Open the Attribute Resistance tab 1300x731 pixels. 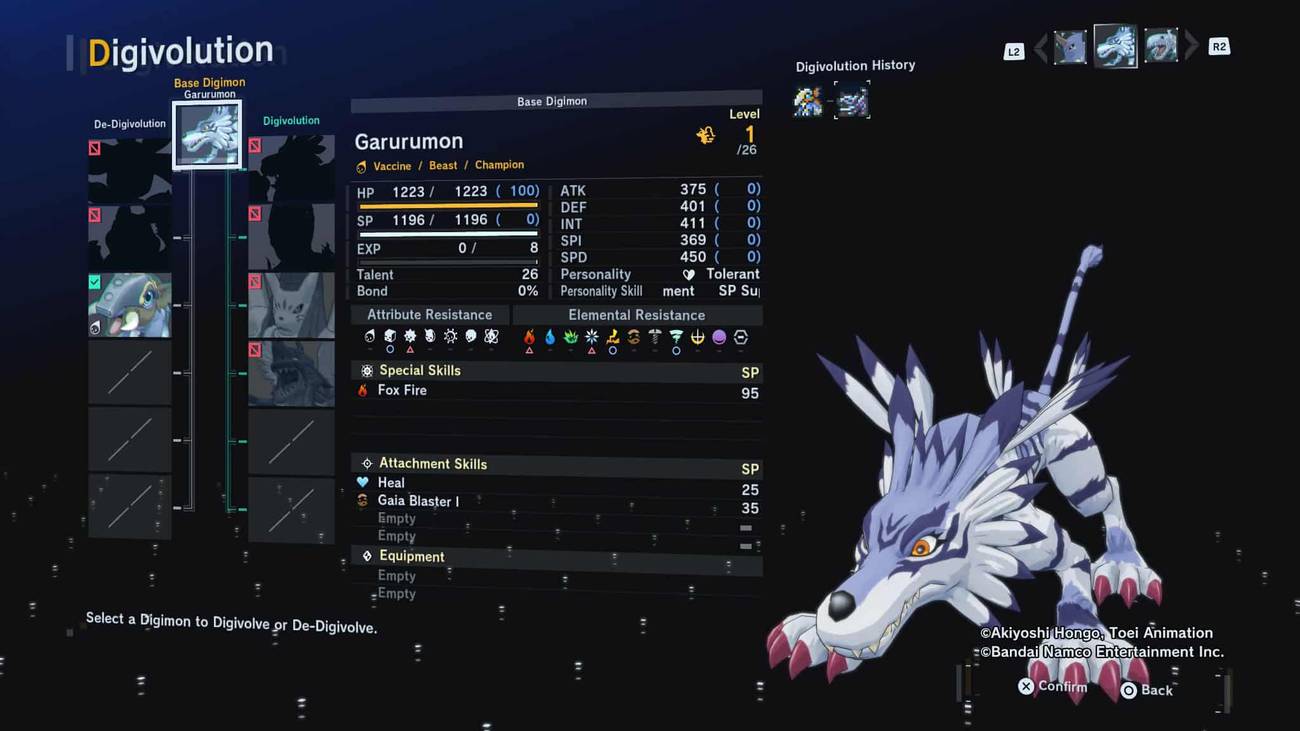(429, 314)
